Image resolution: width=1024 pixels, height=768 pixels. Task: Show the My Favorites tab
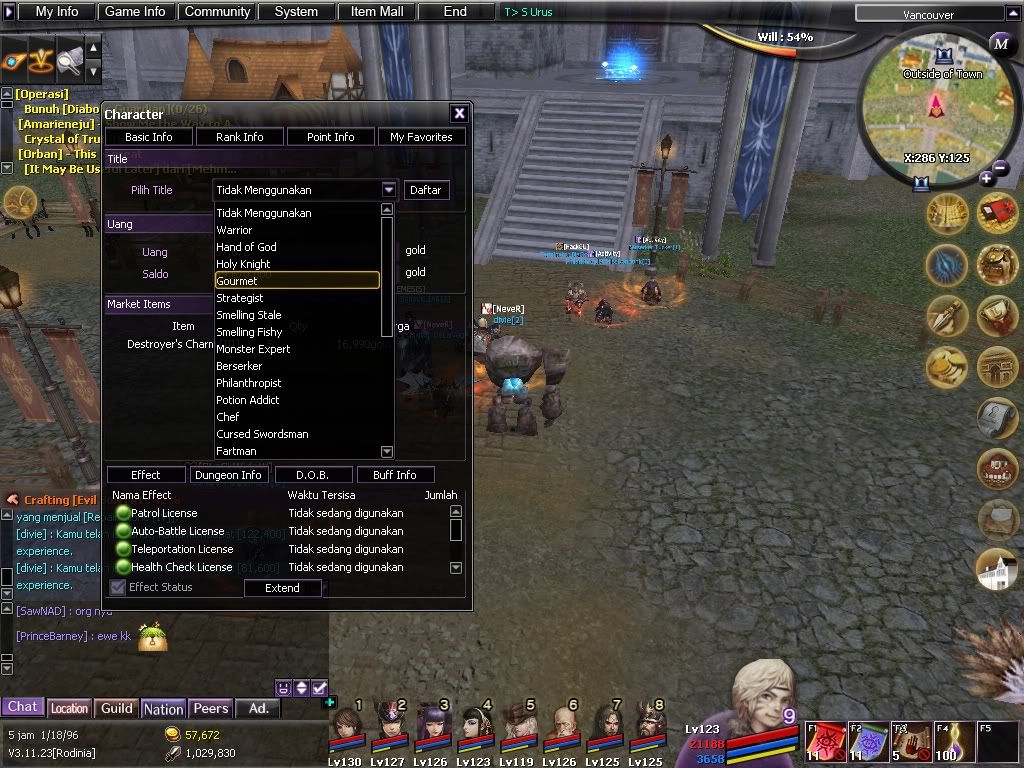pos(421,137)
